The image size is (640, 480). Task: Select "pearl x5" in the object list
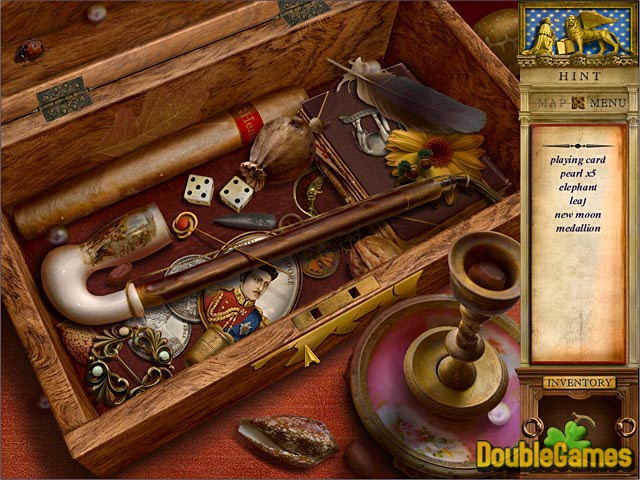pos(579,172)
